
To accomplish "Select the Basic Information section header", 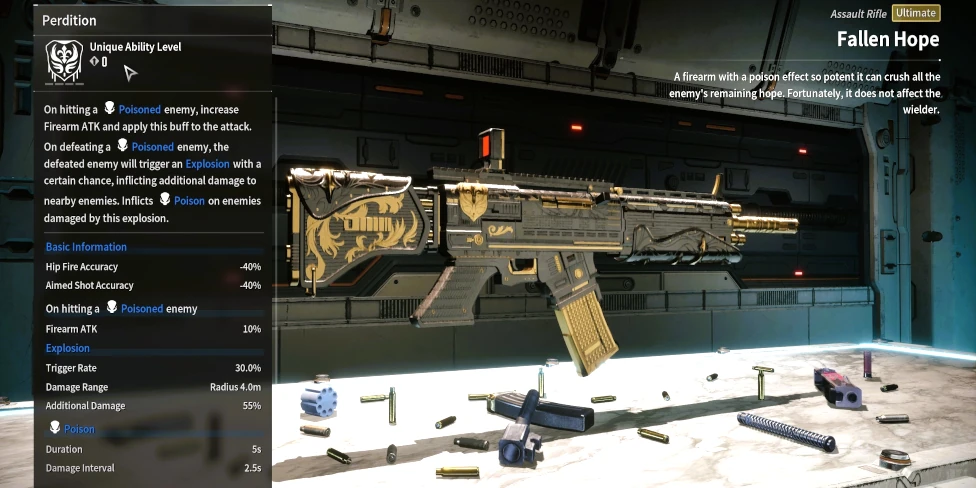I will click(86, 247).
